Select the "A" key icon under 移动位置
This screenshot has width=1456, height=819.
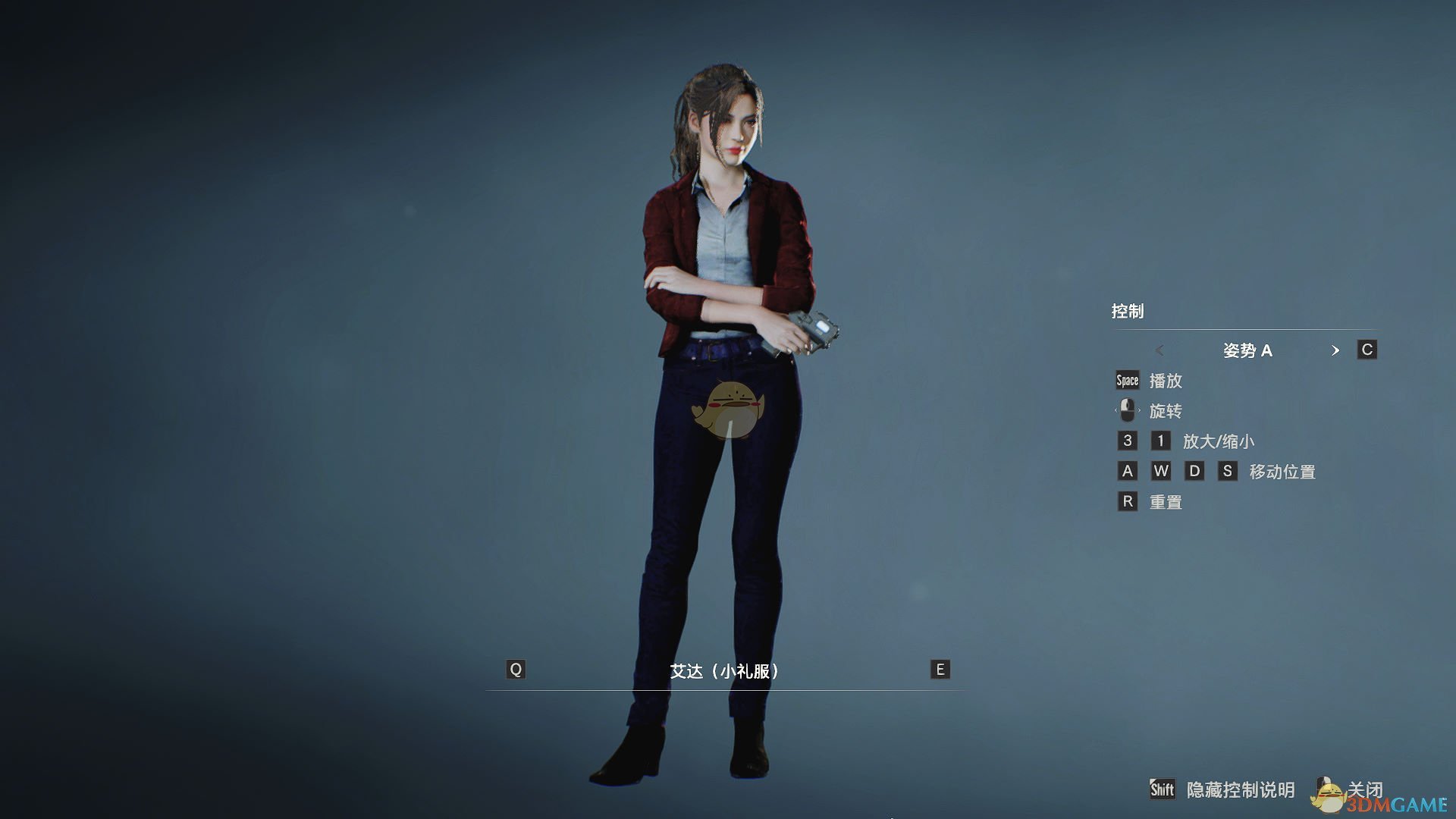pos(1127,471)
